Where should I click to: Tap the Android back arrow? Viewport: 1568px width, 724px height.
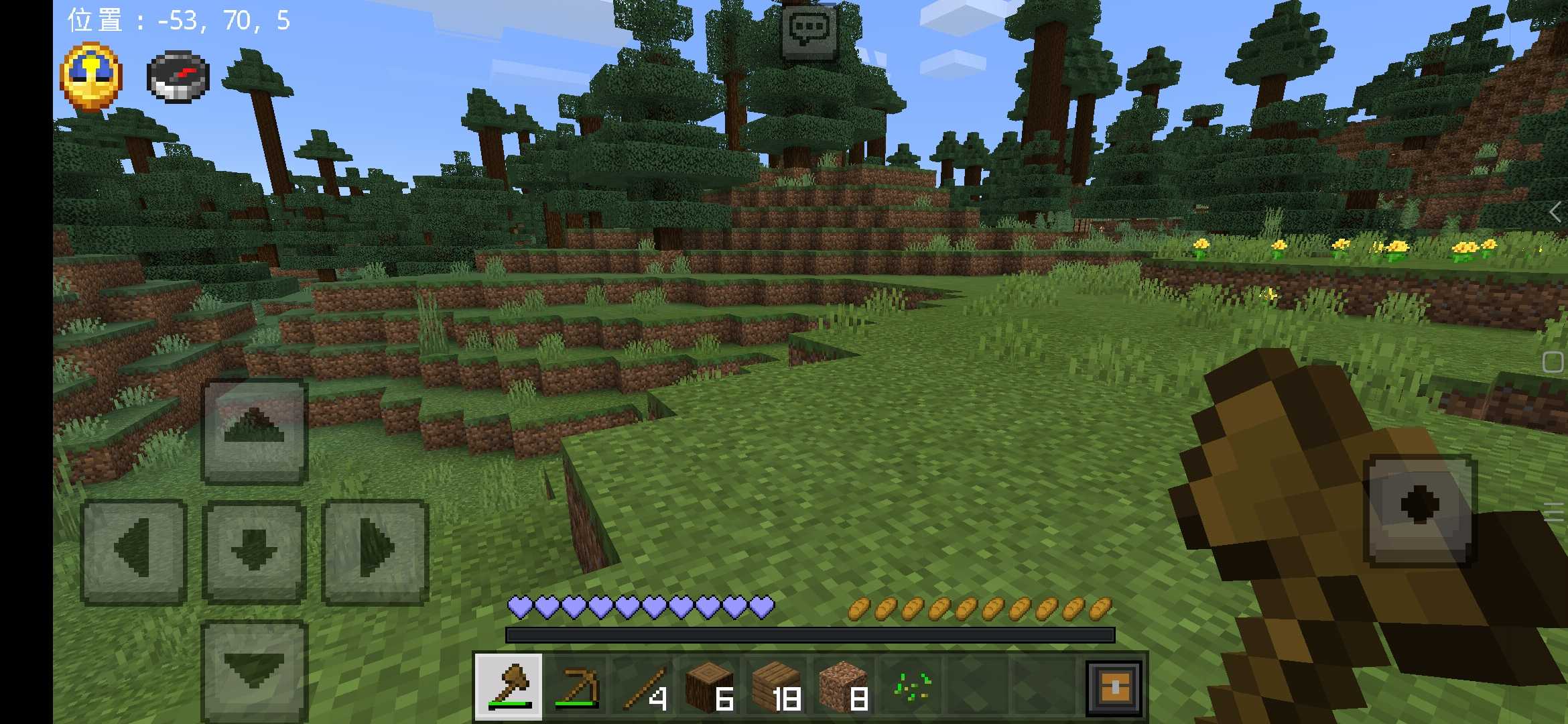point(1555,213)
